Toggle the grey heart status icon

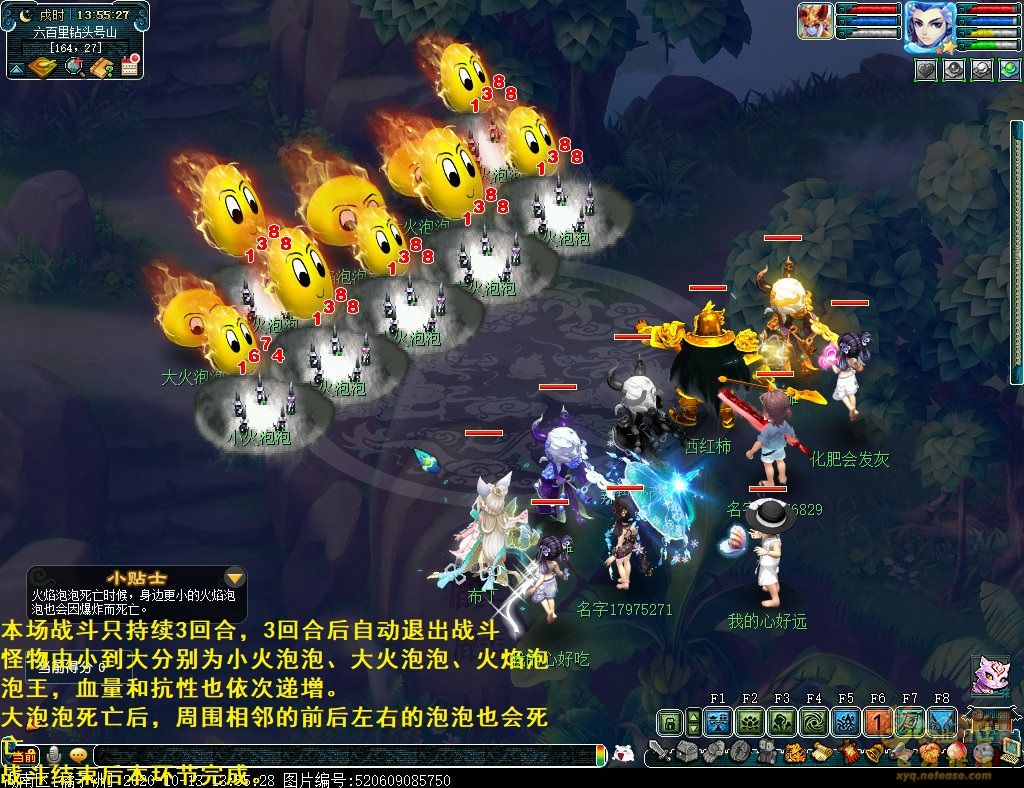[x=925, y=69]
